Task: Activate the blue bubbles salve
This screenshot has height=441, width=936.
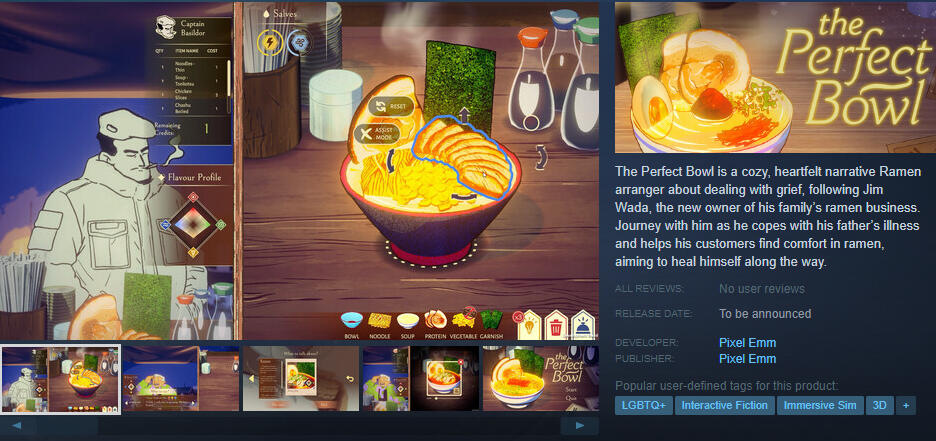Action: point(298,42)
